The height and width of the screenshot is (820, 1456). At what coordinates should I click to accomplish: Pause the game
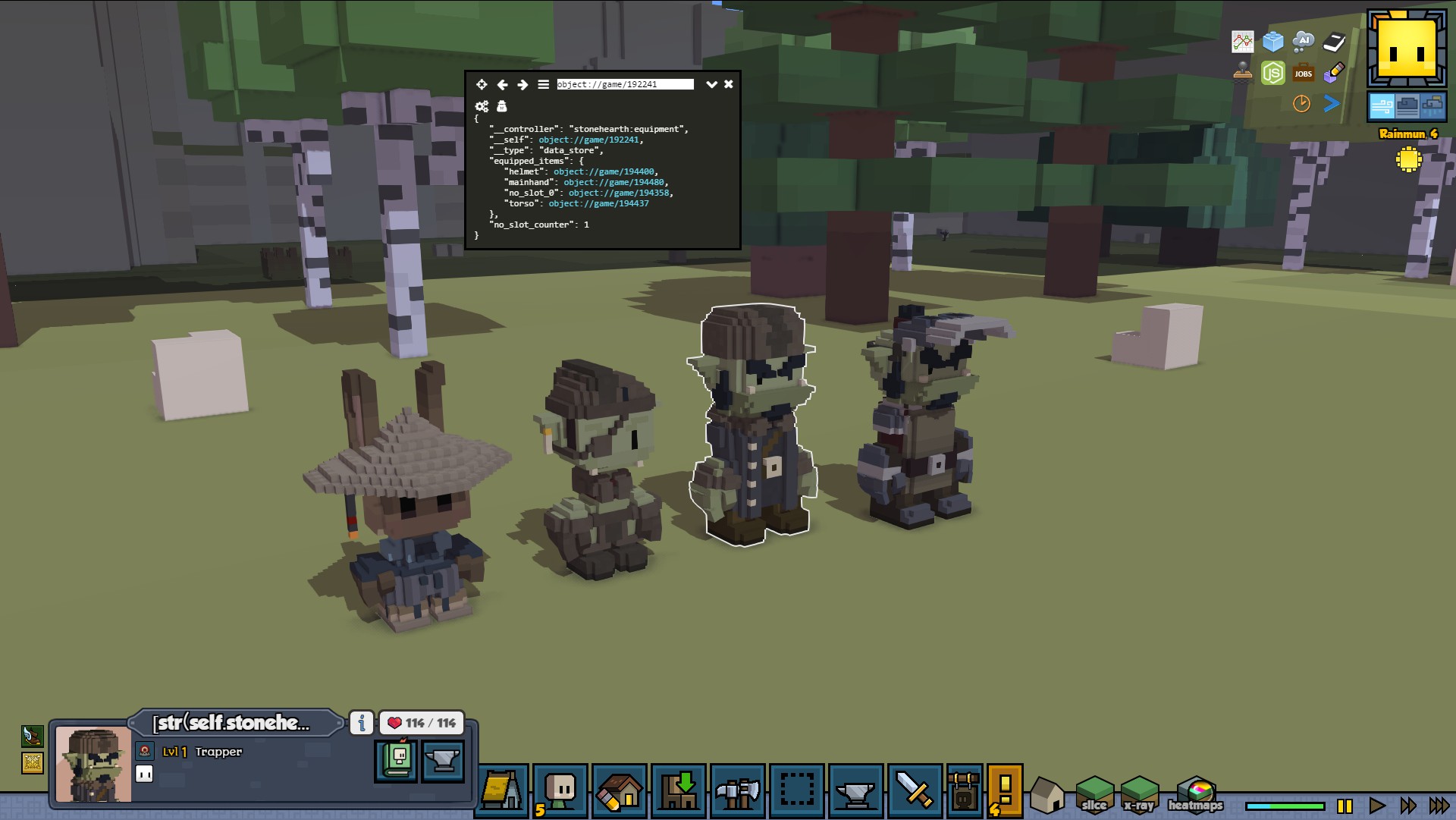[x=1345, y=806]
